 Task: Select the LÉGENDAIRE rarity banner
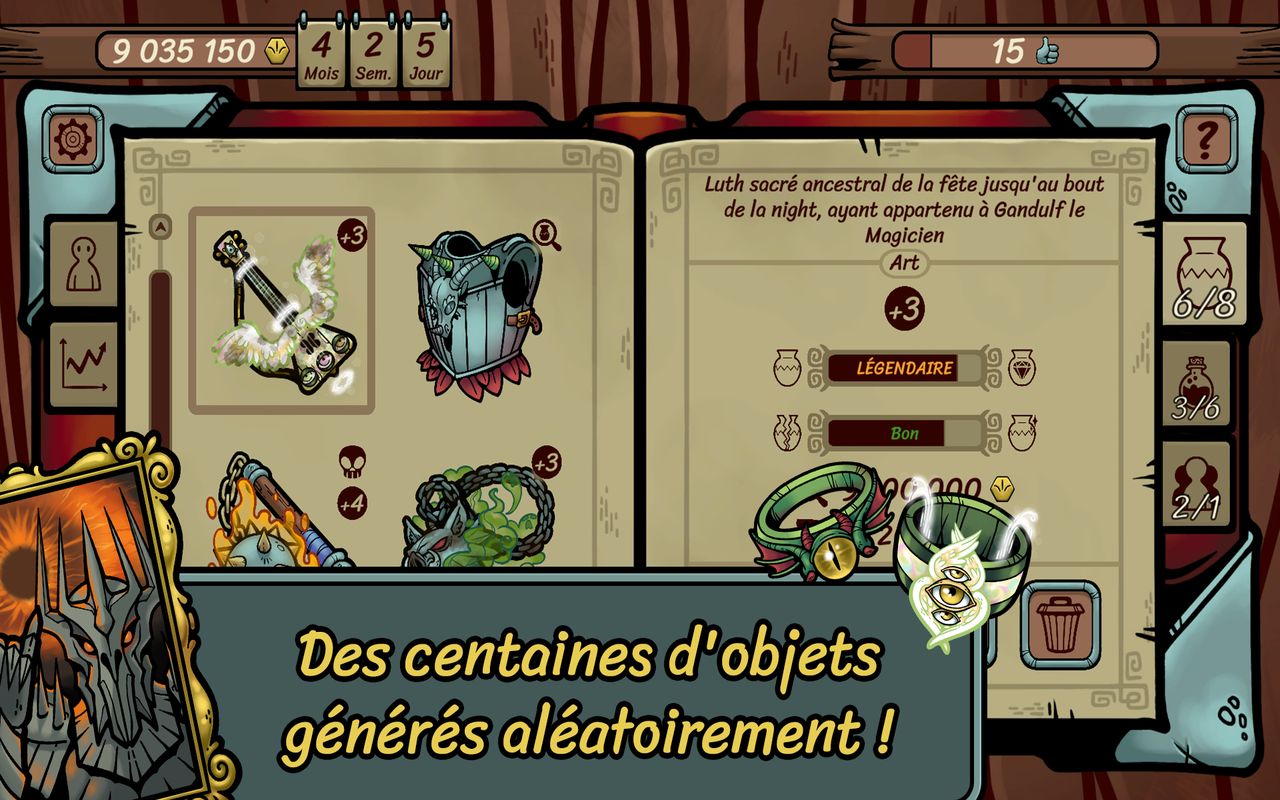pos(902,368)
